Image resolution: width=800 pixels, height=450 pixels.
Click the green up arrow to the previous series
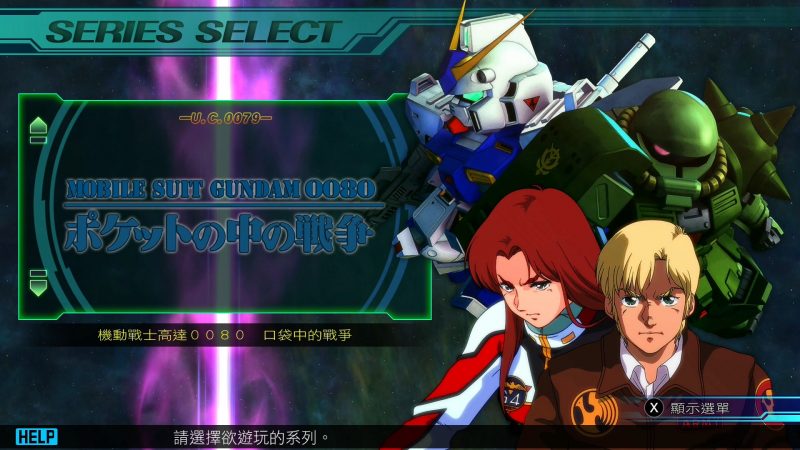[38, 126]
